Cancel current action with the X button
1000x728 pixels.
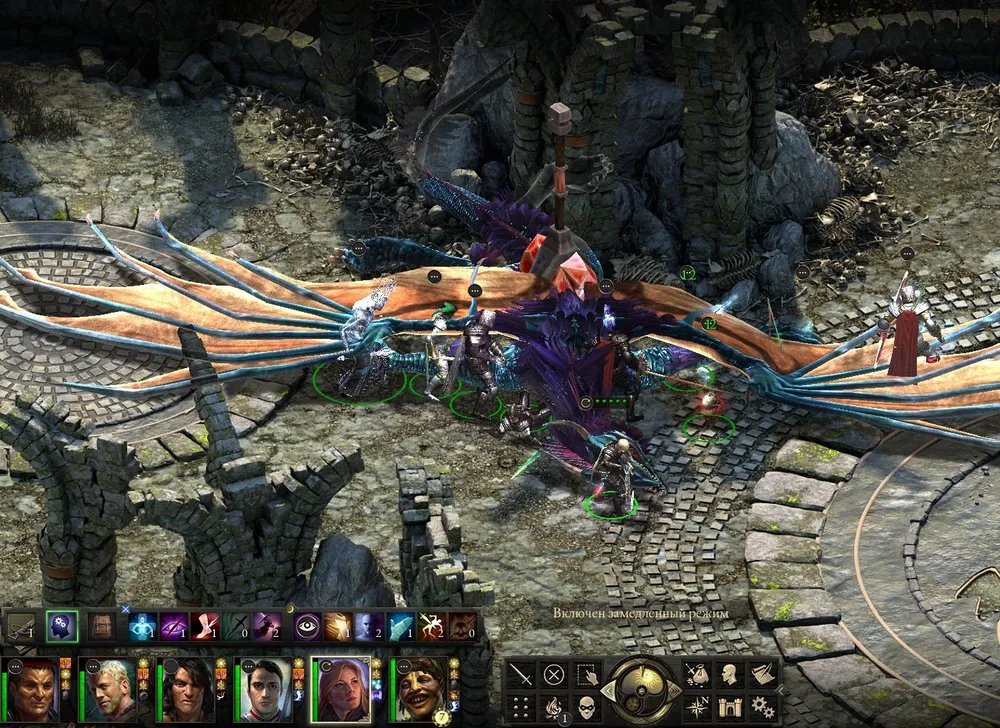click(553, 674)
